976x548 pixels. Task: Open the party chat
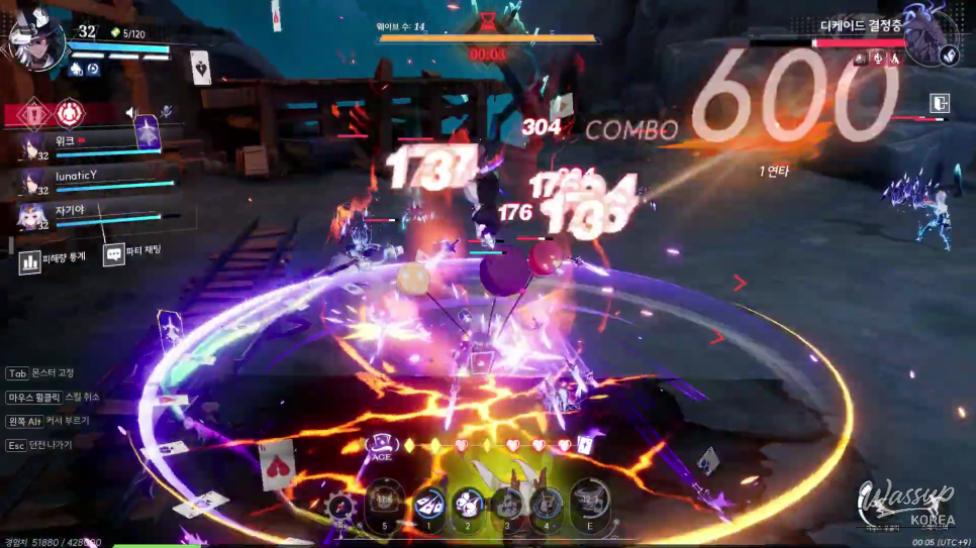point(114,255)
